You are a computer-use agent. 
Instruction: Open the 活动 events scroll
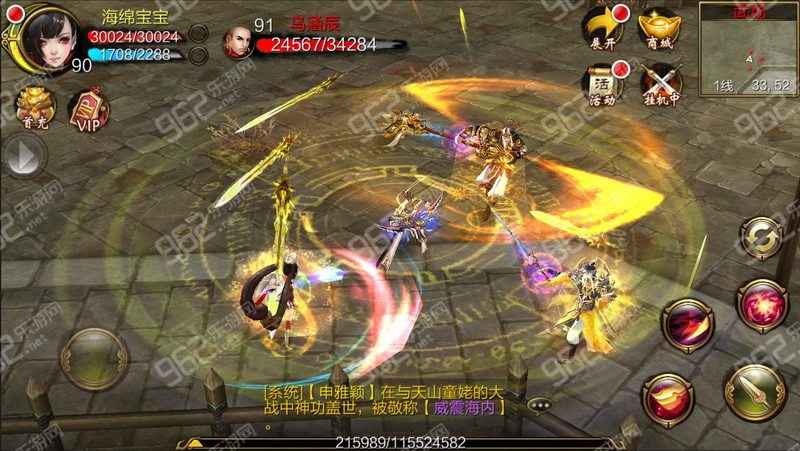coord(603,83)
